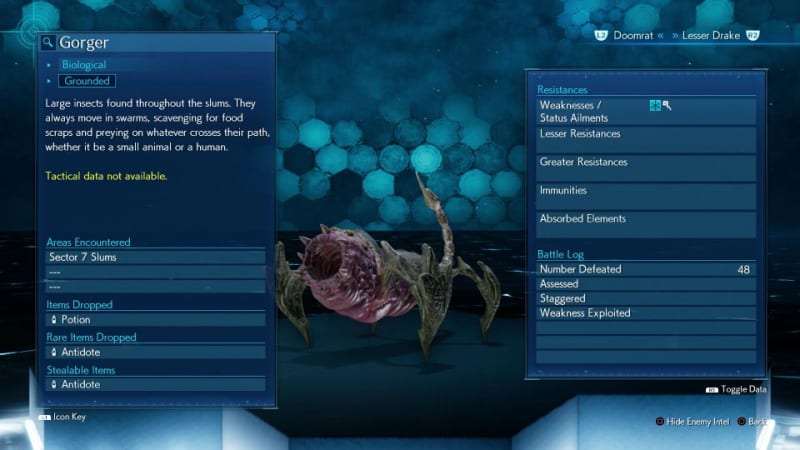Choose the Sector 7 Slums area entry
The width and height of the screenshot is (800, 450).
[x=155, y=257]
